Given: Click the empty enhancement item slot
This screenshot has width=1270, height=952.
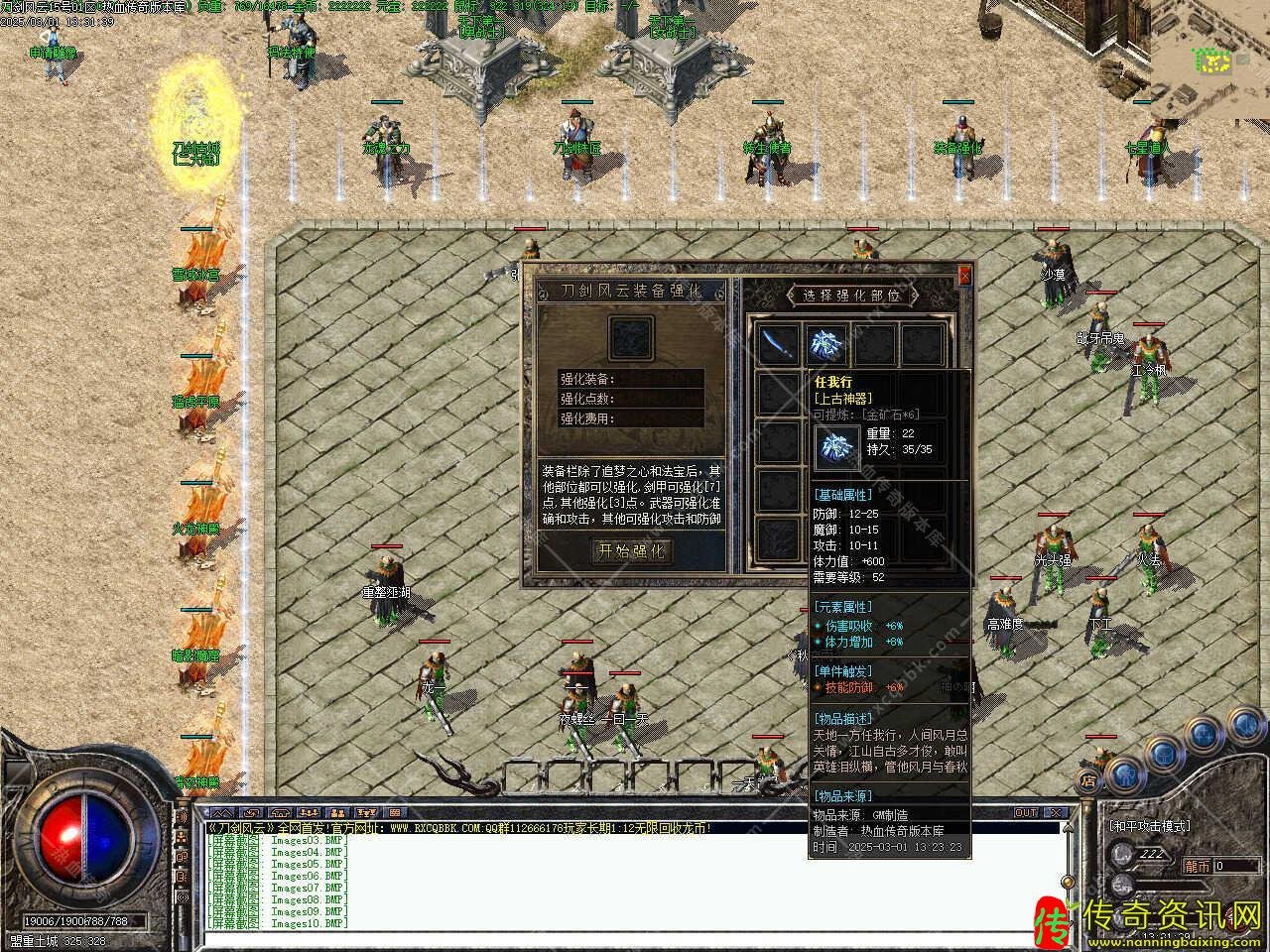Looking at the screenshot, I should (x=631, y=338).
